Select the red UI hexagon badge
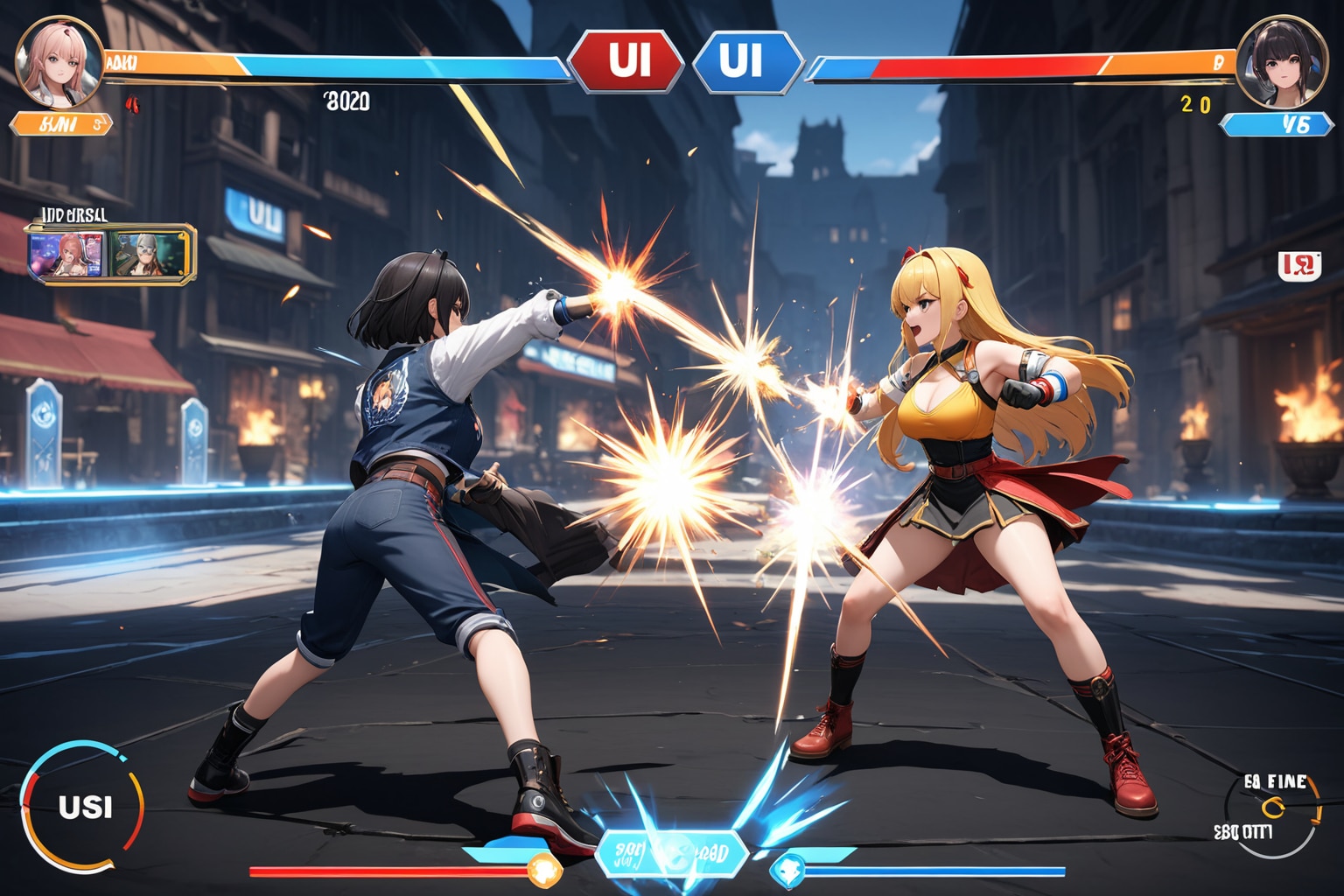This screenshot has width=1344, height=896. [626, 61]
